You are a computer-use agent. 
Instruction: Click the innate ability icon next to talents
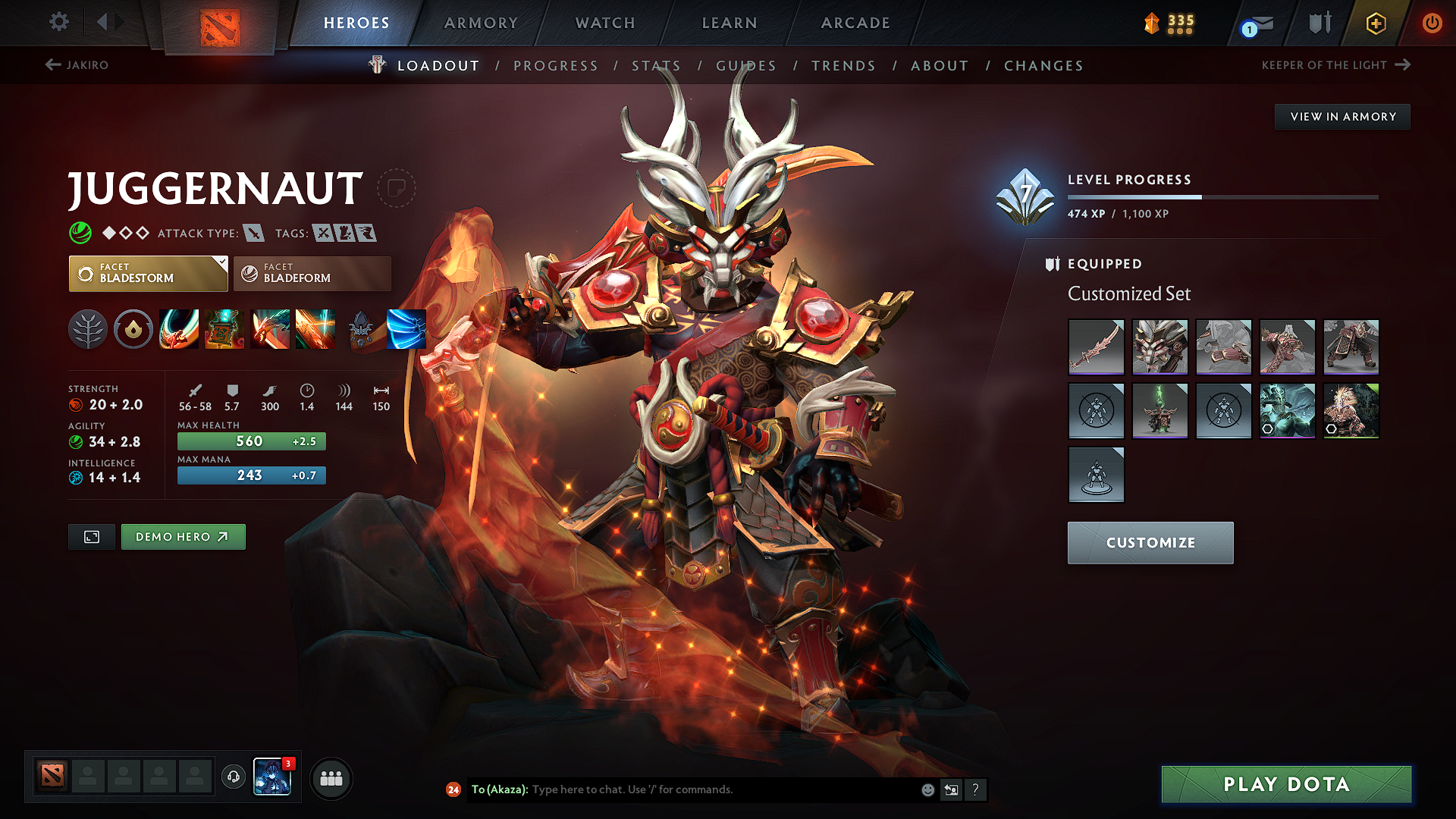[x=133, y=329]
